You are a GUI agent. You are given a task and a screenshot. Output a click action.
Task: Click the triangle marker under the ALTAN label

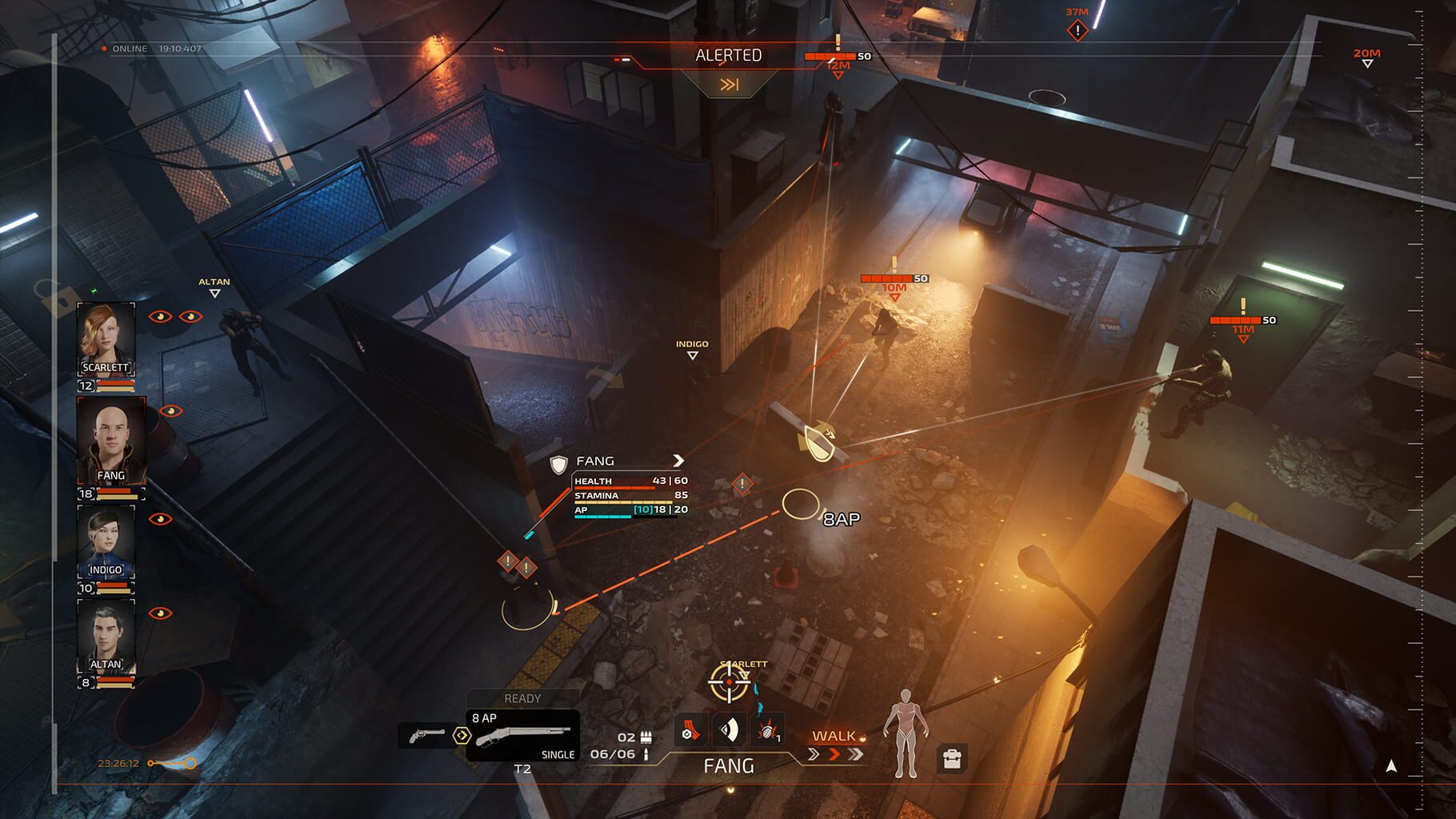click(214, 294)
